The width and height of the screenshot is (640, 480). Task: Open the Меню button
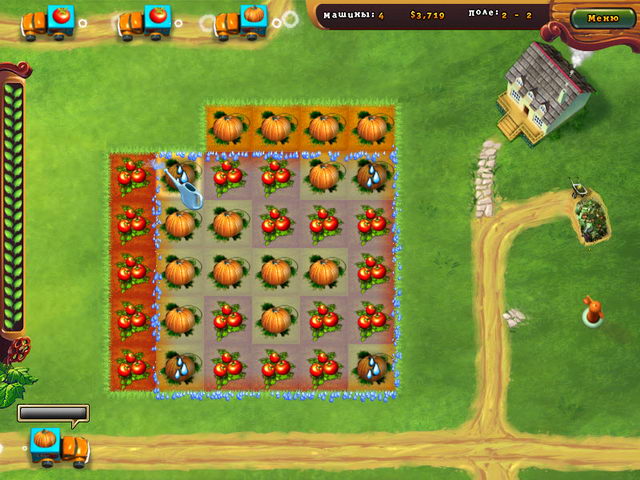(602, 18)
